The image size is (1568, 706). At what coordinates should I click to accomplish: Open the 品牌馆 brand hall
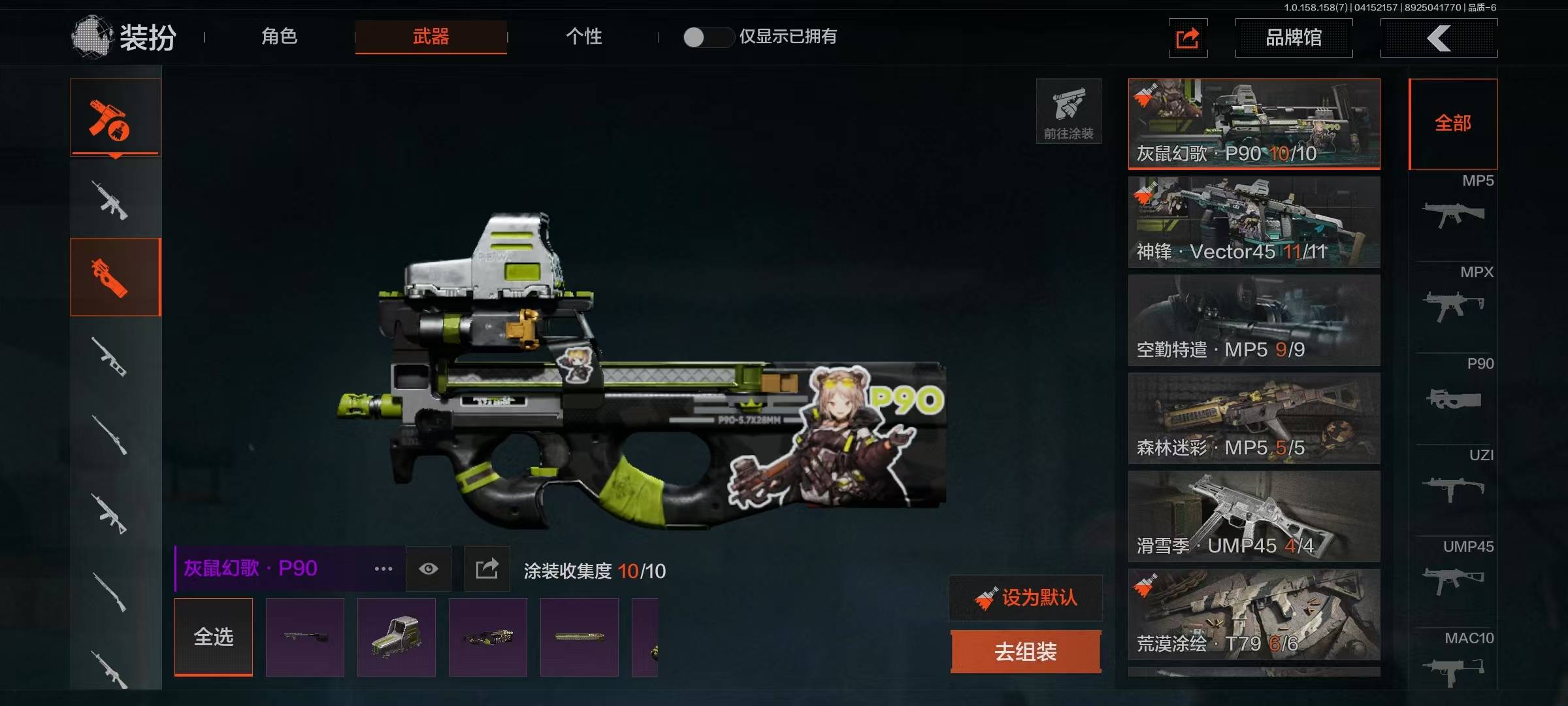[1294, 38]
